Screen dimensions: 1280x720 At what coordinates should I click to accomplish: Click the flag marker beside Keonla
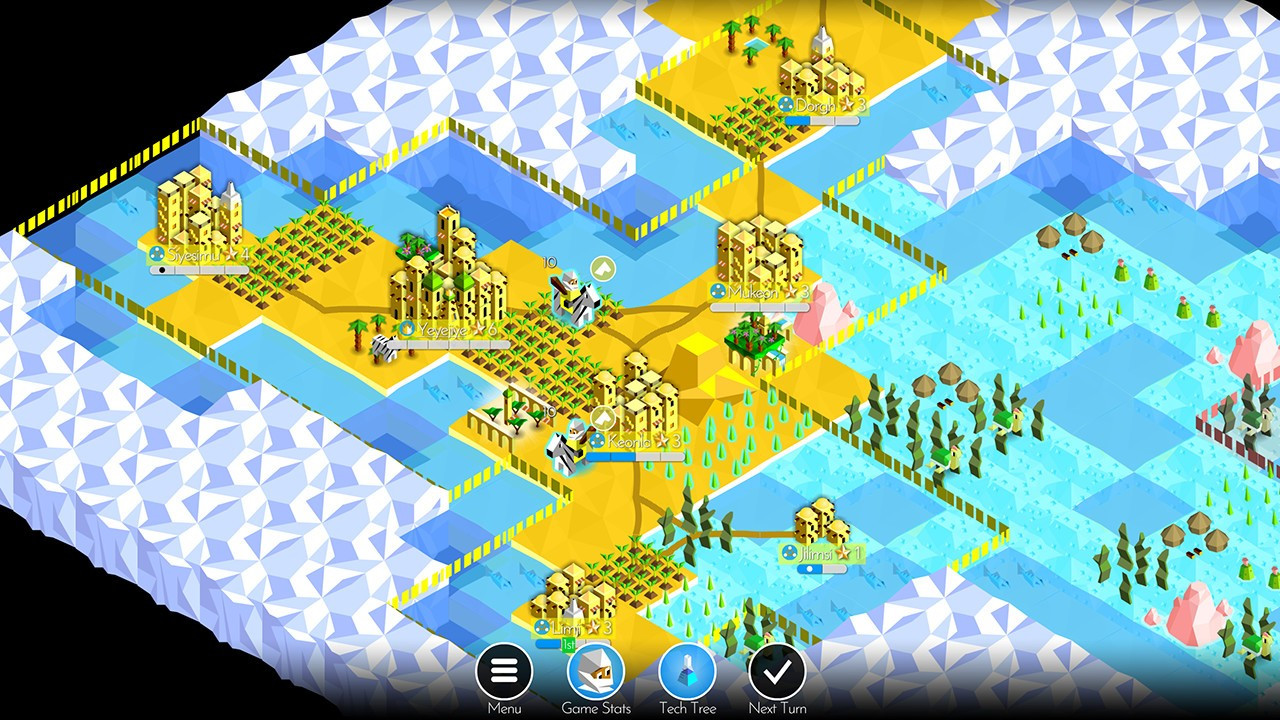(x=602, y=416)
